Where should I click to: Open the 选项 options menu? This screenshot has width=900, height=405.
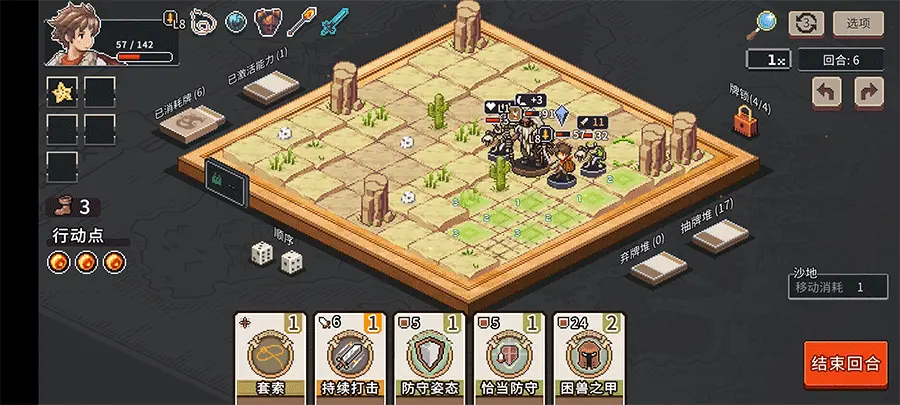coord(858,23)
